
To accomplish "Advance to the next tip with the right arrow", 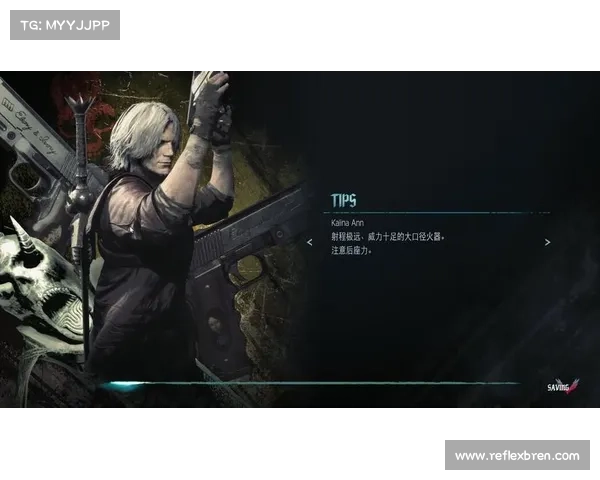I will pos(547,242).
